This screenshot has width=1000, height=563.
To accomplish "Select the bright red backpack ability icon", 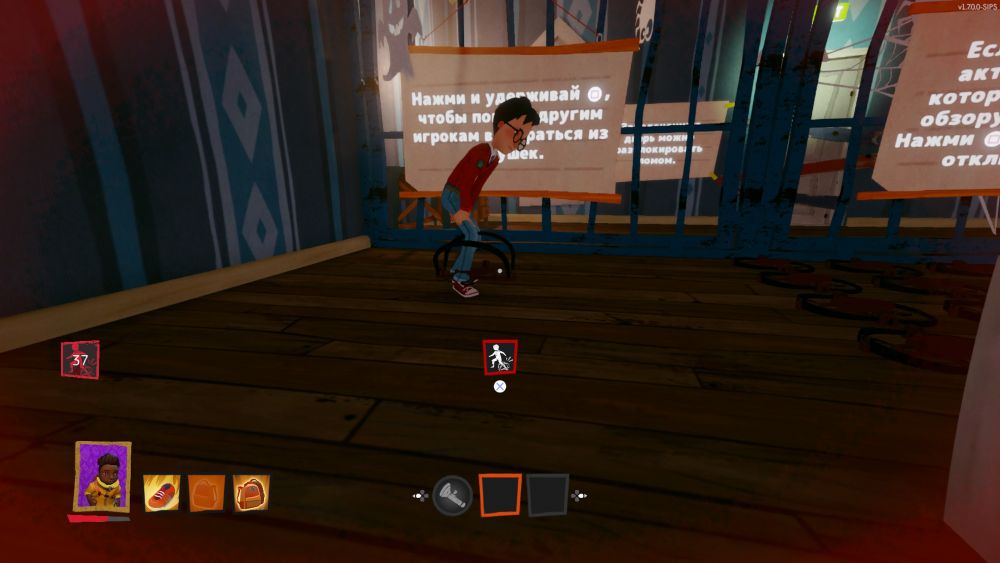I will coord(251,492).
